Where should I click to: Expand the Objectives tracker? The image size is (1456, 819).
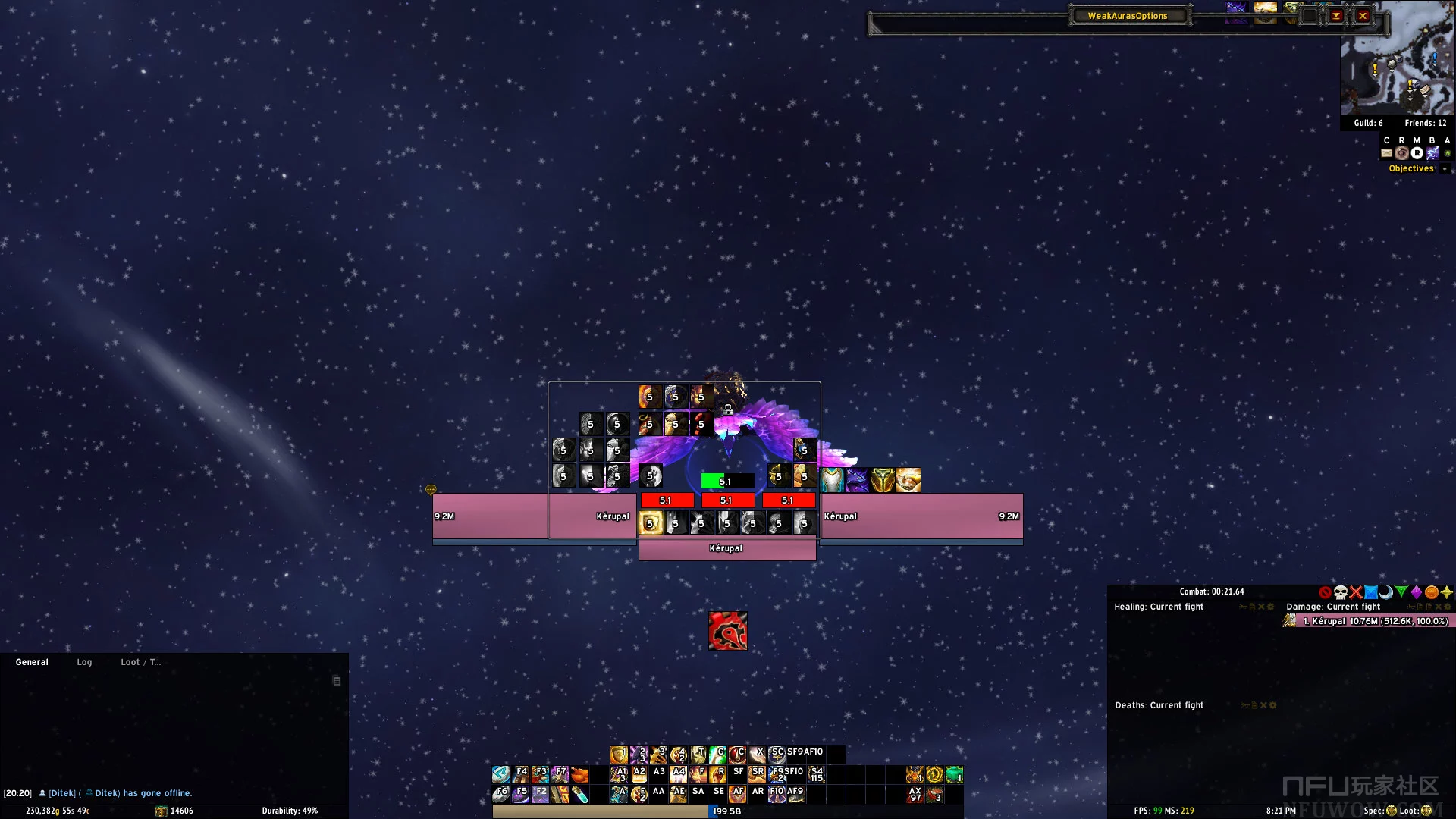pyautogui.click(x=1445, y=169)
